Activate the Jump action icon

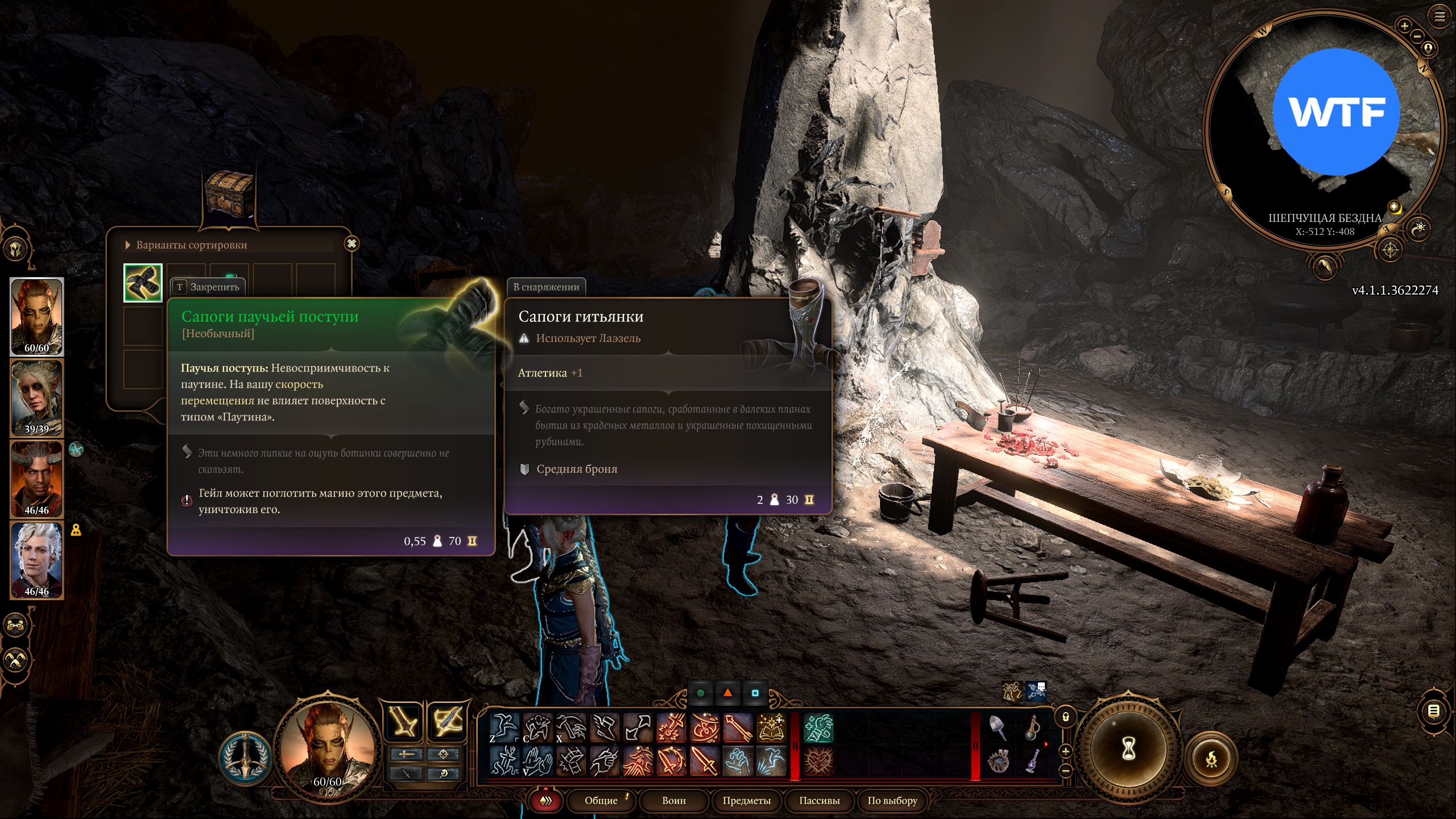pos(503,728)
